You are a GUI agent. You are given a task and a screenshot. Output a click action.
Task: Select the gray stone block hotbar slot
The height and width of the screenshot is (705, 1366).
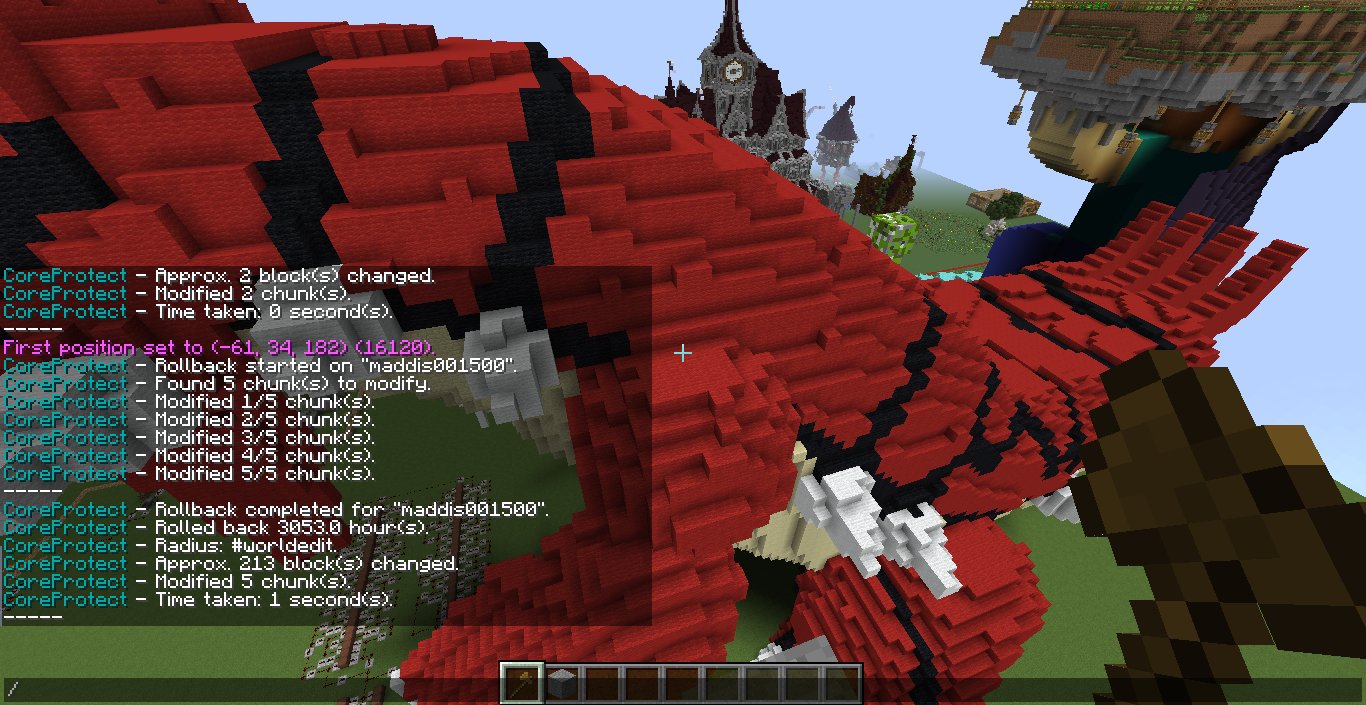562,684
